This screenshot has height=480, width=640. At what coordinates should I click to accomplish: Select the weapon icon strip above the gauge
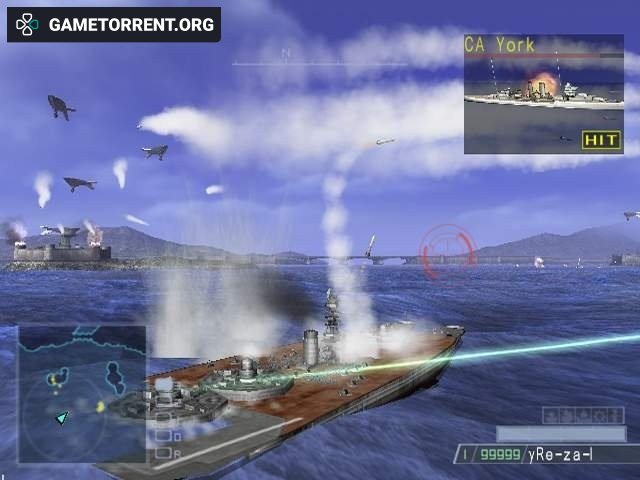(x=583, y=415)
